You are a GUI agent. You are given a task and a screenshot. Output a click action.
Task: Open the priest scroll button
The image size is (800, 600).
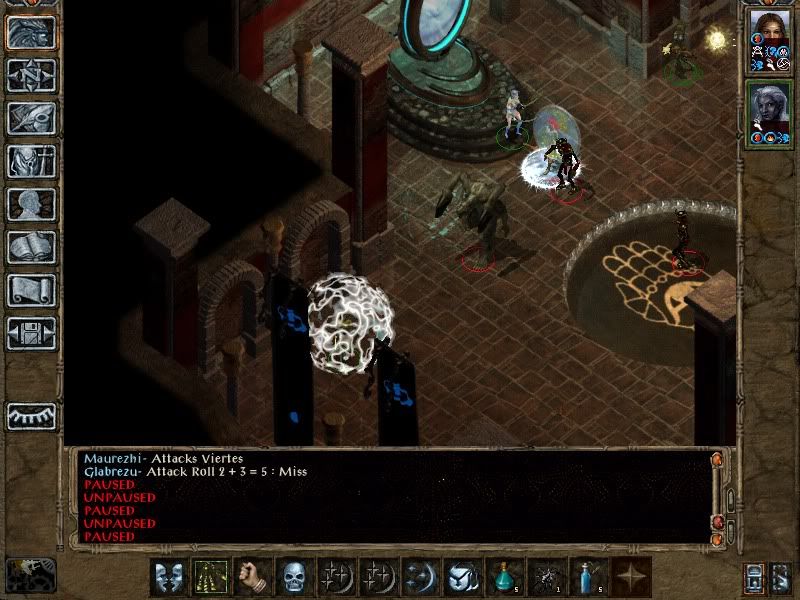pyautogui.click(x=31, y=290)
